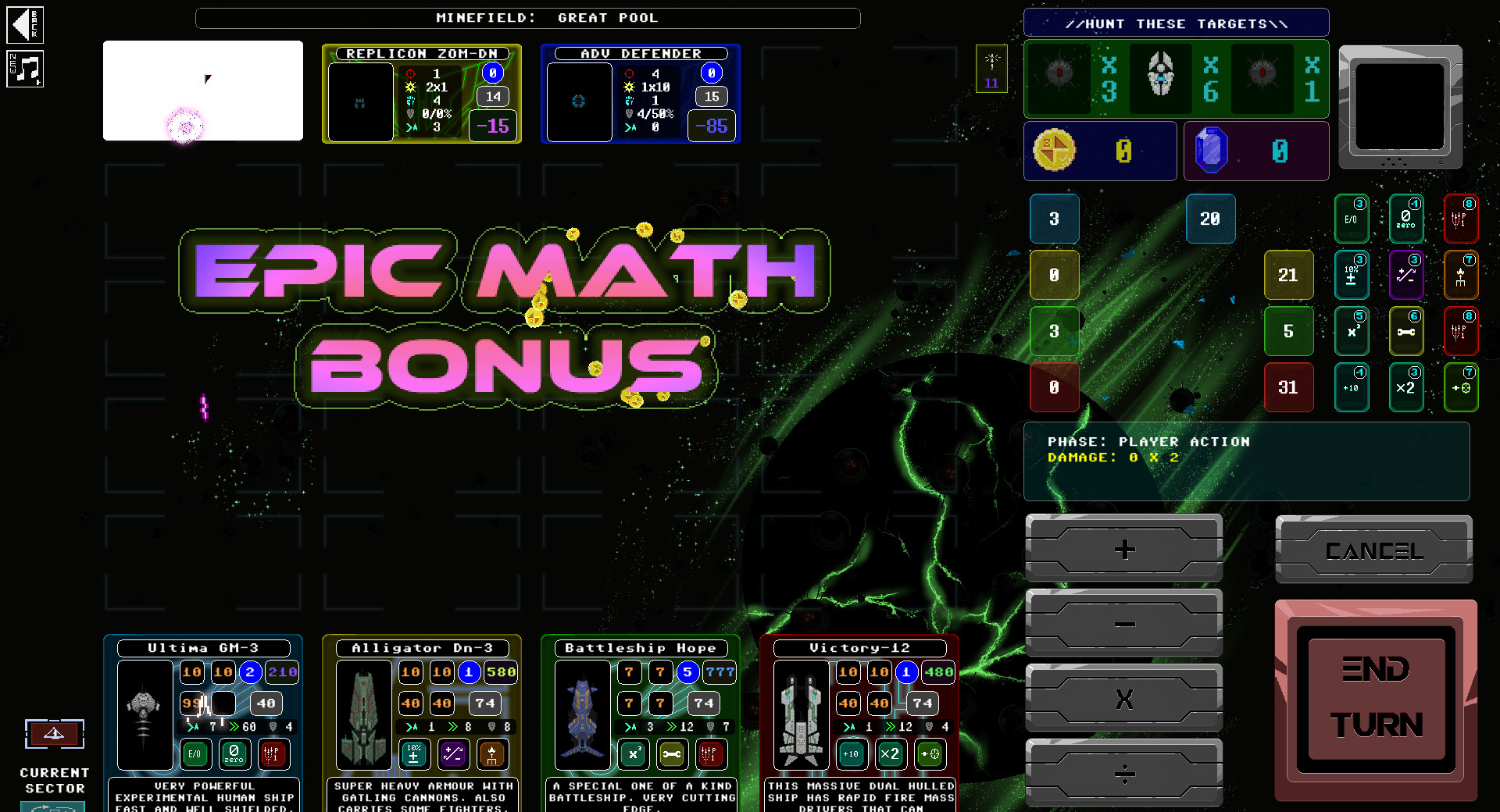Pick the 10% plus-minus card
This screenshot has height=812, width=1500.
point(1352,275)
